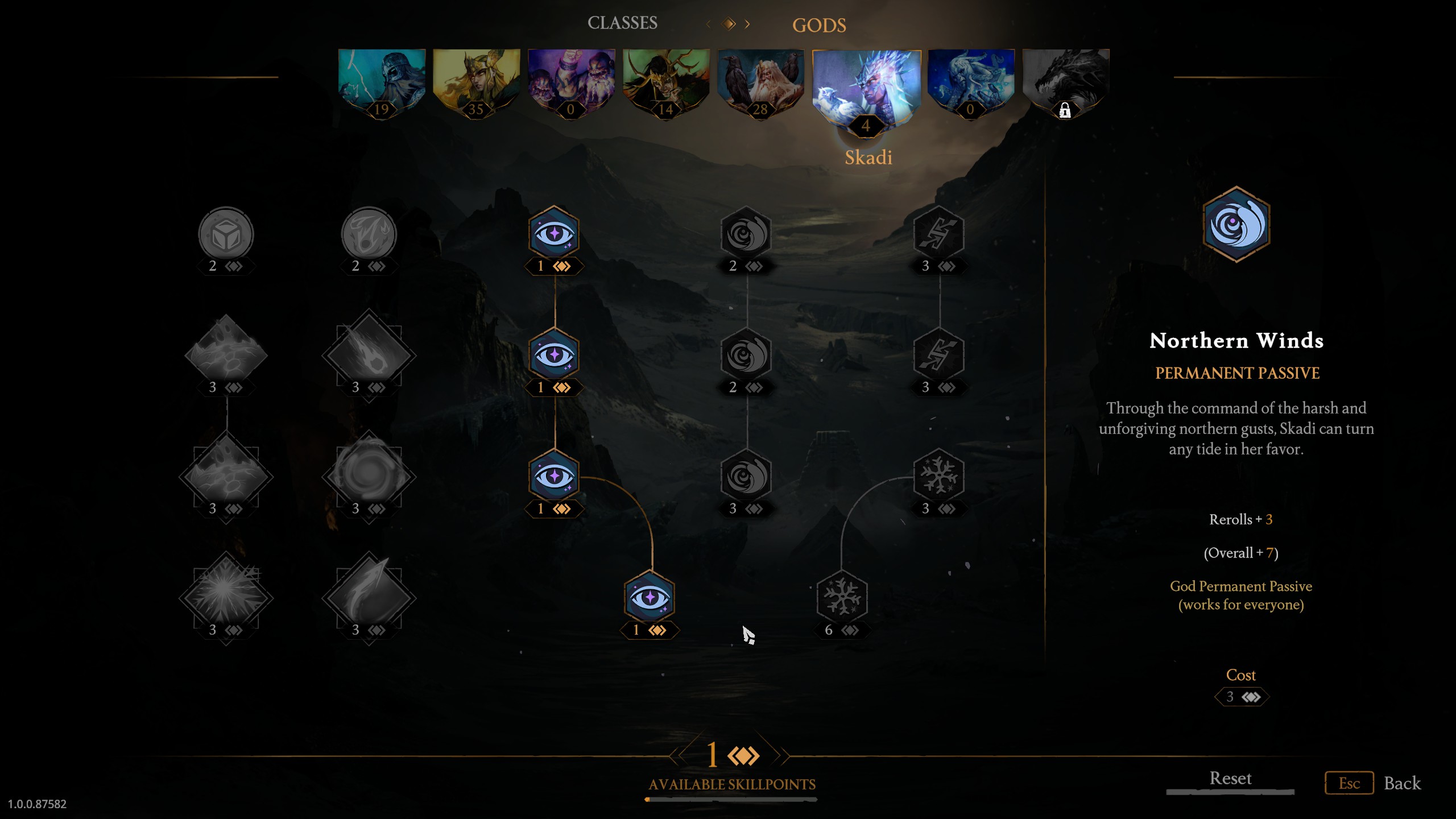The width and height of the screenshot is (1456, 819).
Task: Click the right arrow next to Classes
Action: (747, 24)
